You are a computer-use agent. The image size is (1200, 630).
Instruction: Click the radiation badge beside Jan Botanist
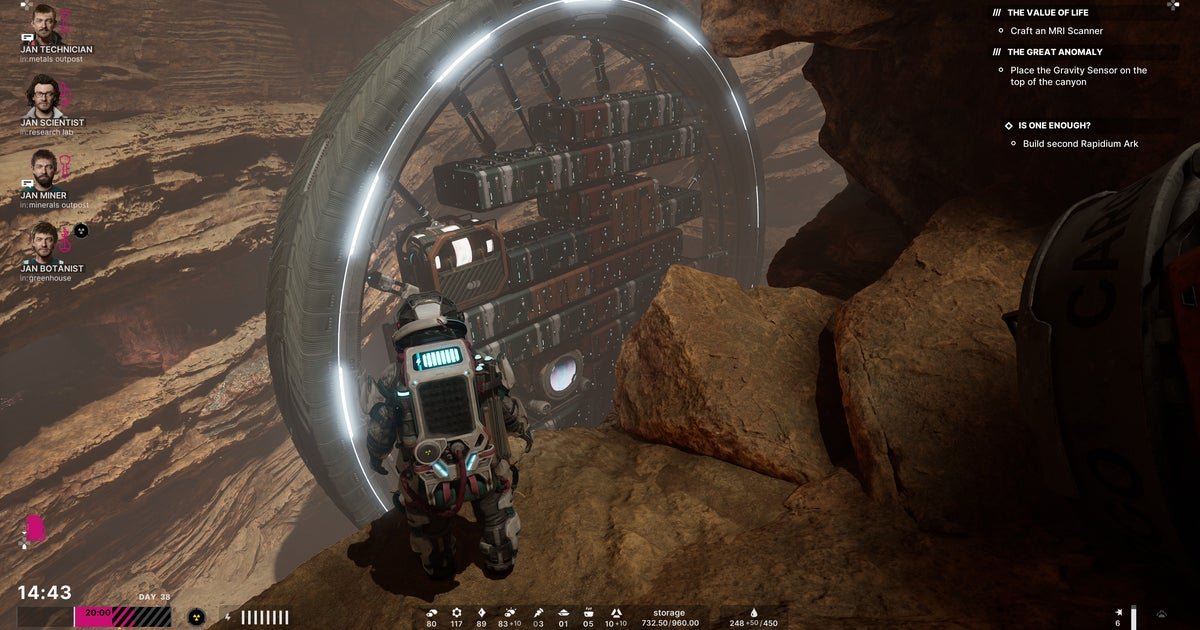[x=81, y=231]
